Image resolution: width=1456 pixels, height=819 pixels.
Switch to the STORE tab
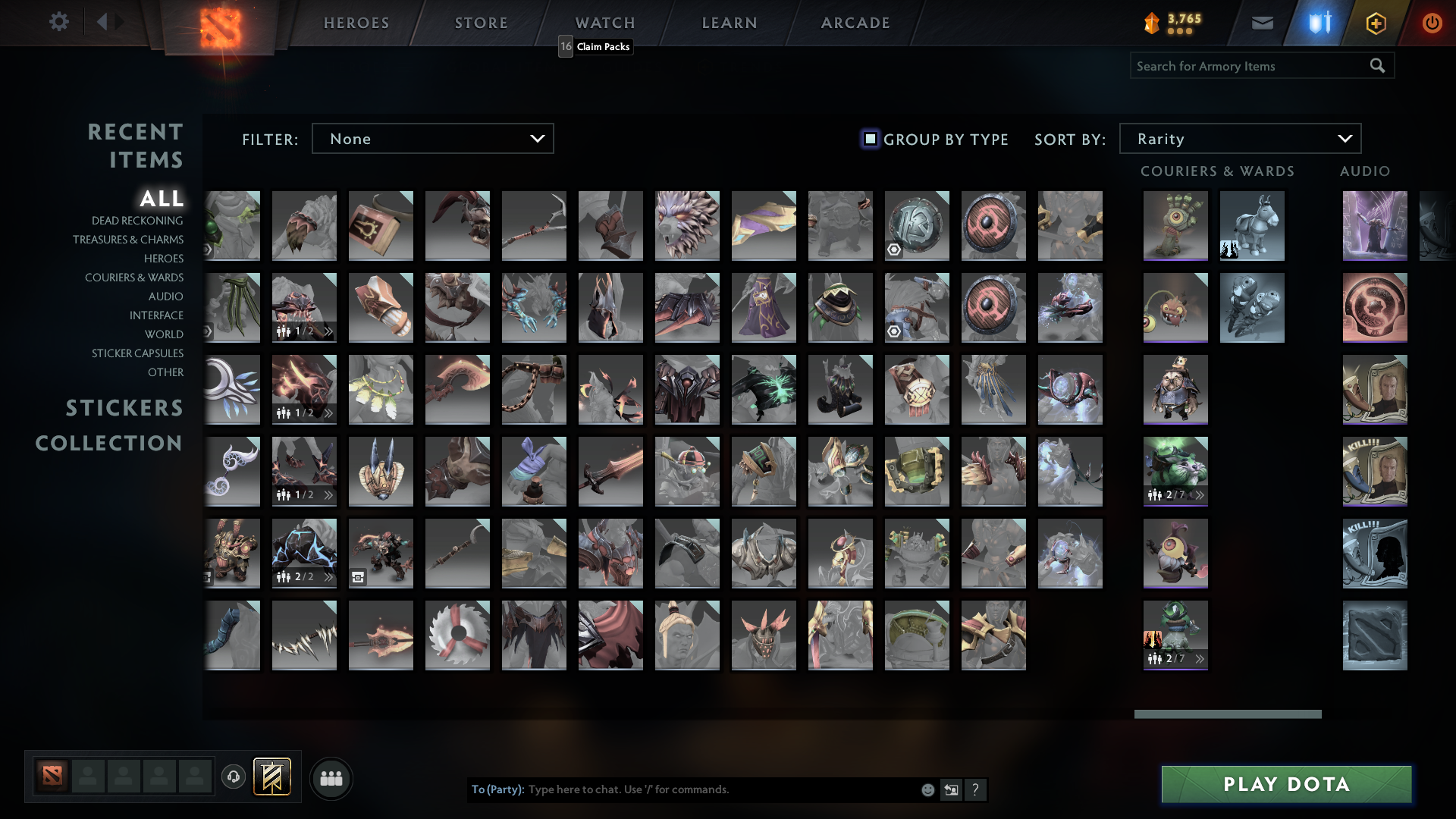pos(481,22)
